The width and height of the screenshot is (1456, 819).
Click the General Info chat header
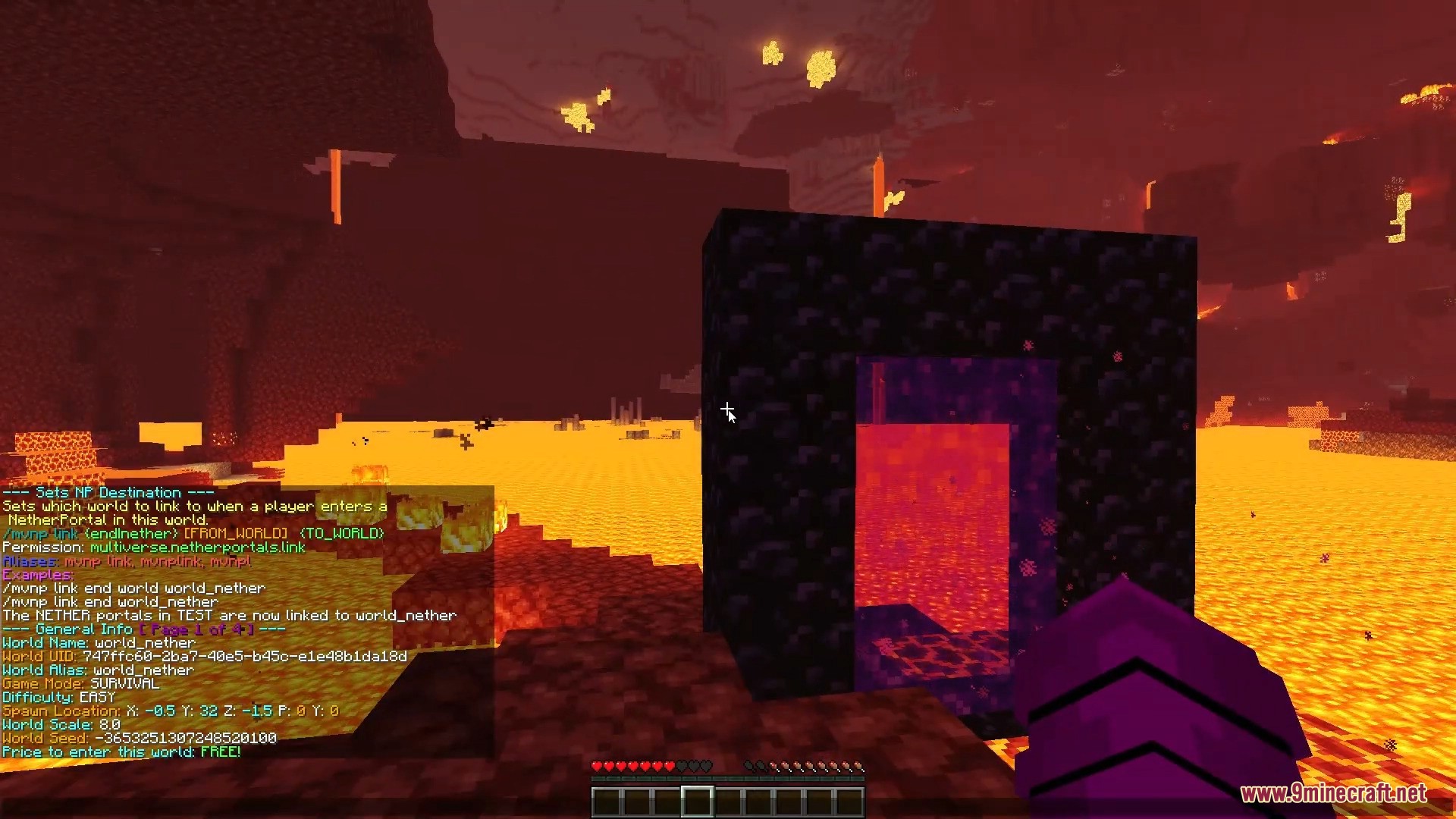pos(86,629)
